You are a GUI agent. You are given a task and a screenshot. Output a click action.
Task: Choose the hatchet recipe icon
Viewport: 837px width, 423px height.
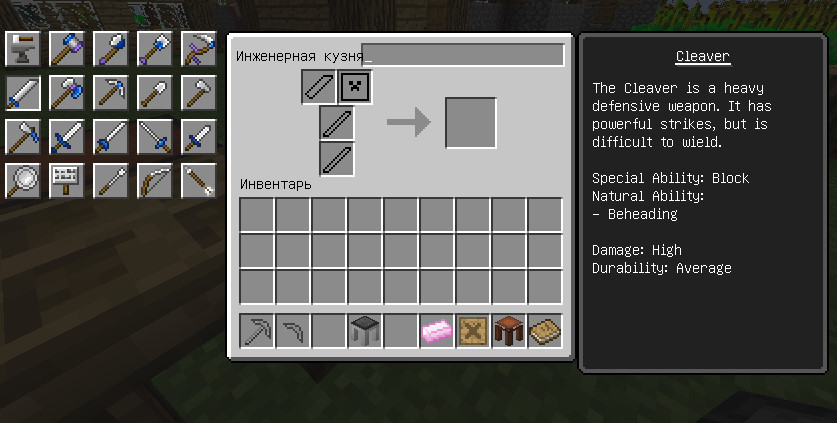pyautogui.click(x=198, y=93)
